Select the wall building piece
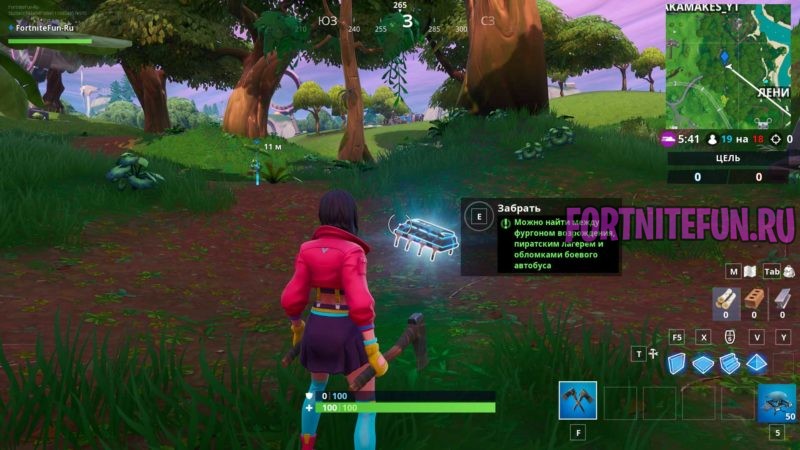This screenshot has width=800, height=450. coord(679,363)
